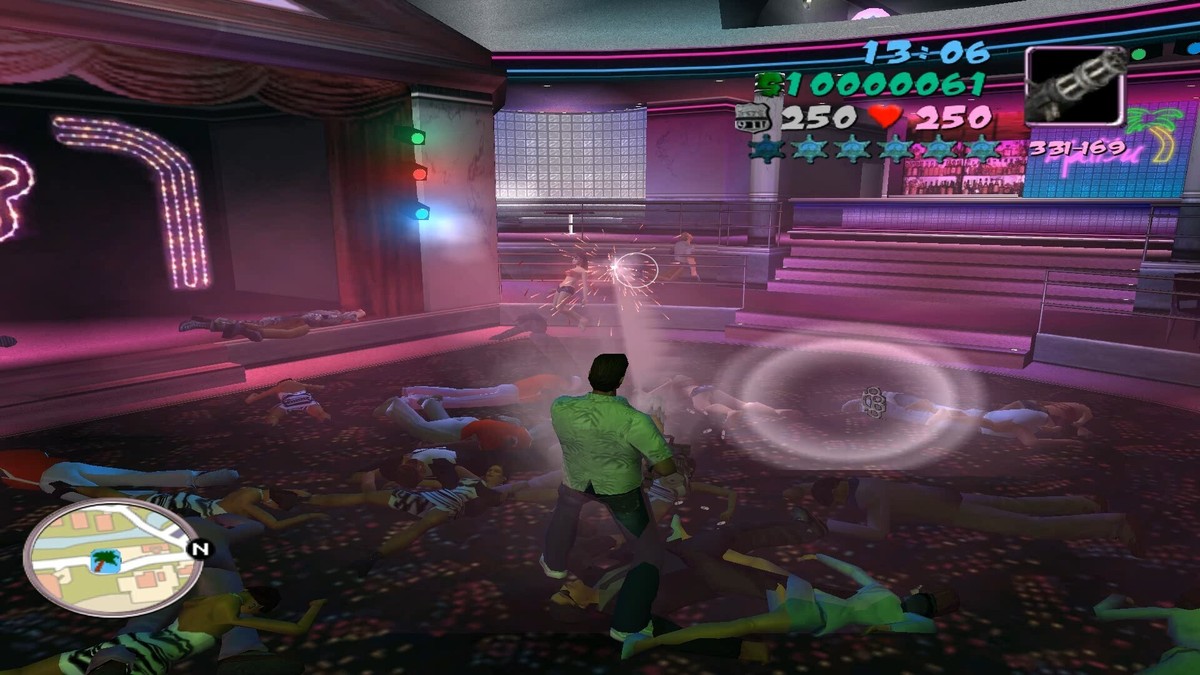Click the circular minimap radar
1200x675 pixels.
pyautogui.click(x=110, y=558)
